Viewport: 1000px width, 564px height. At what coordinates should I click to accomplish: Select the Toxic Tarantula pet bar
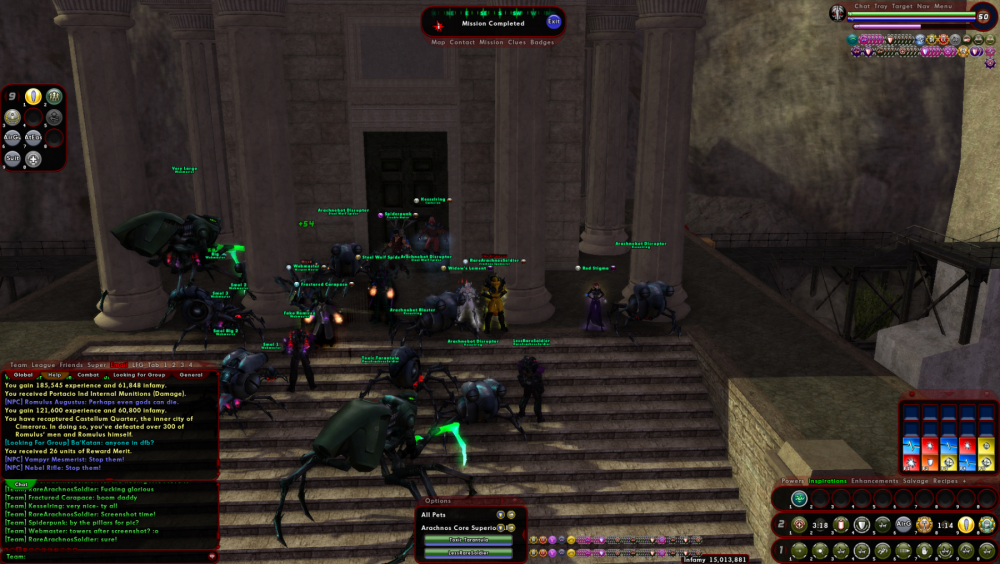point(468,540)
